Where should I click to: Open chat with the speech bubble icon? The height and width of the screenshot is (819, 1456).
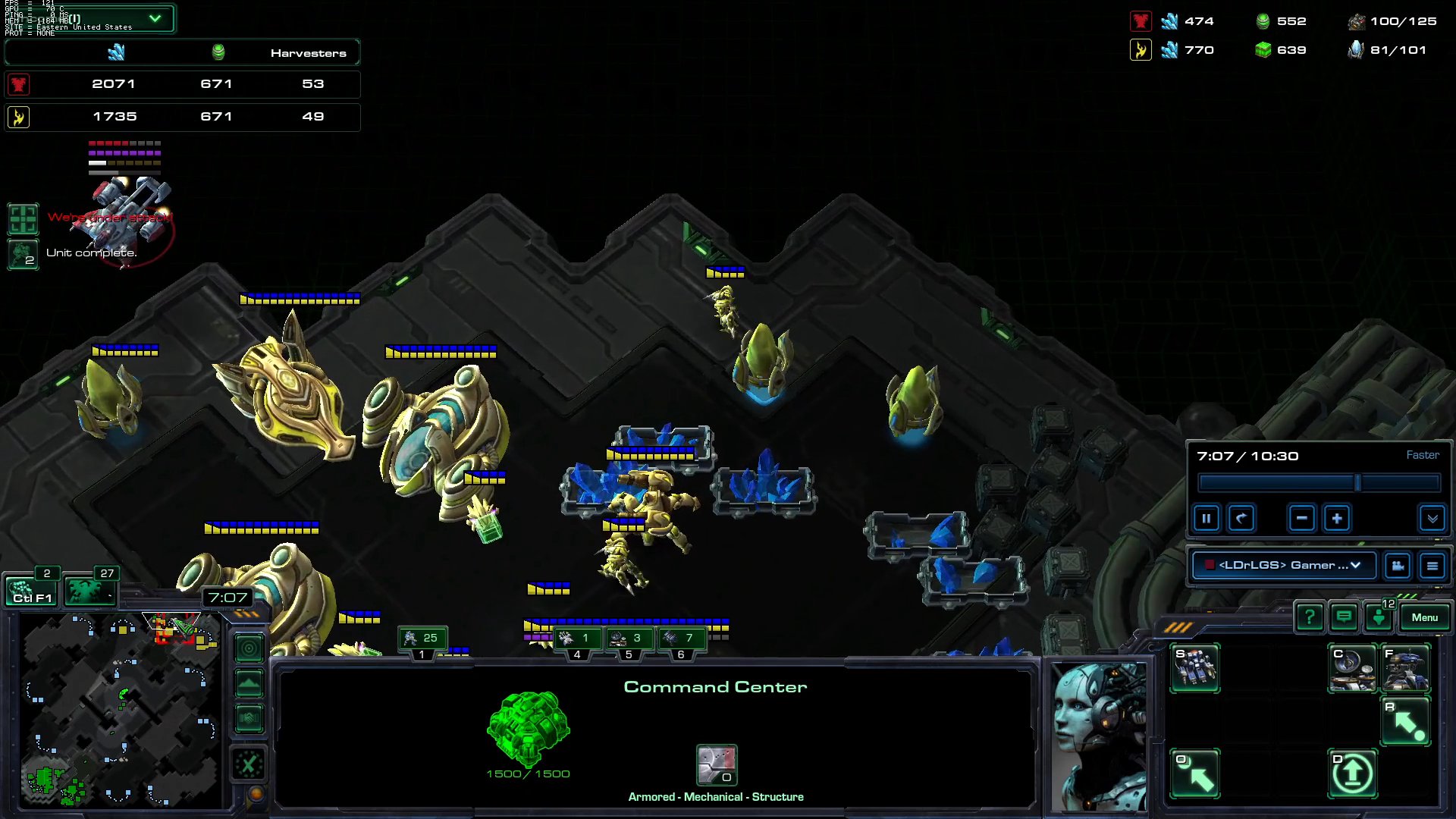point(1344,617)
